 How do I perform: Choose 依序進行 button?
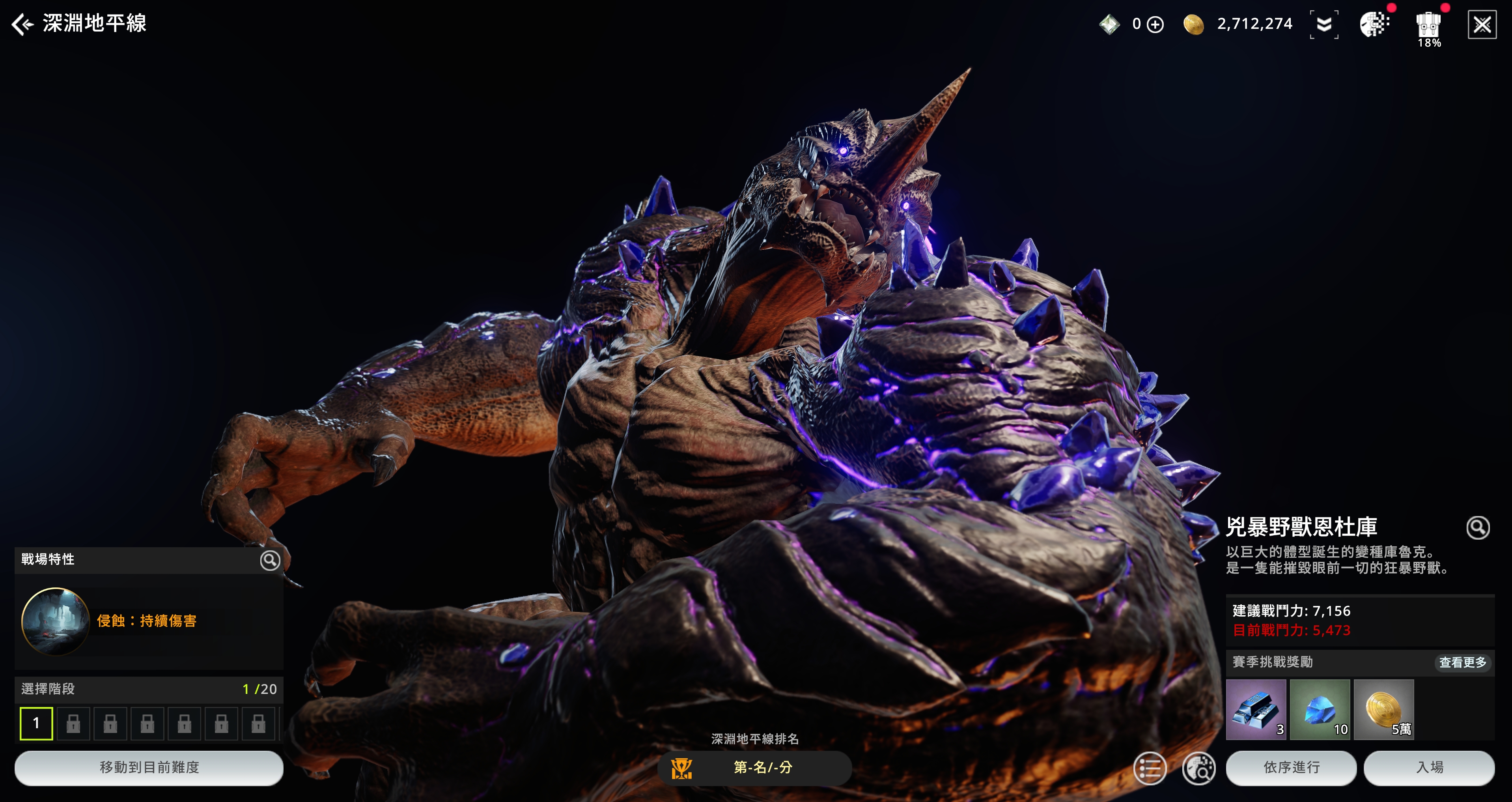pyautogui.click(x=1291, y=767)
